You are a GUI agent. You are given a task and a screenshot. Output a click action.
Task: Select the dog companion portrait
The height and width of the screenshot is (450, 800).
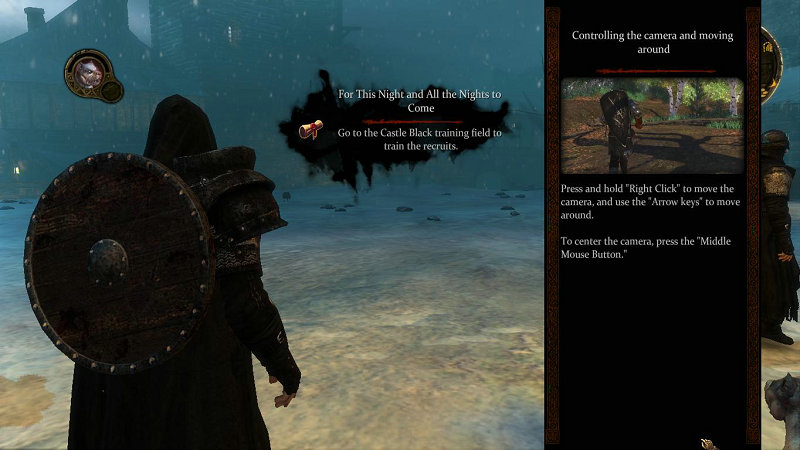[88, 72]
